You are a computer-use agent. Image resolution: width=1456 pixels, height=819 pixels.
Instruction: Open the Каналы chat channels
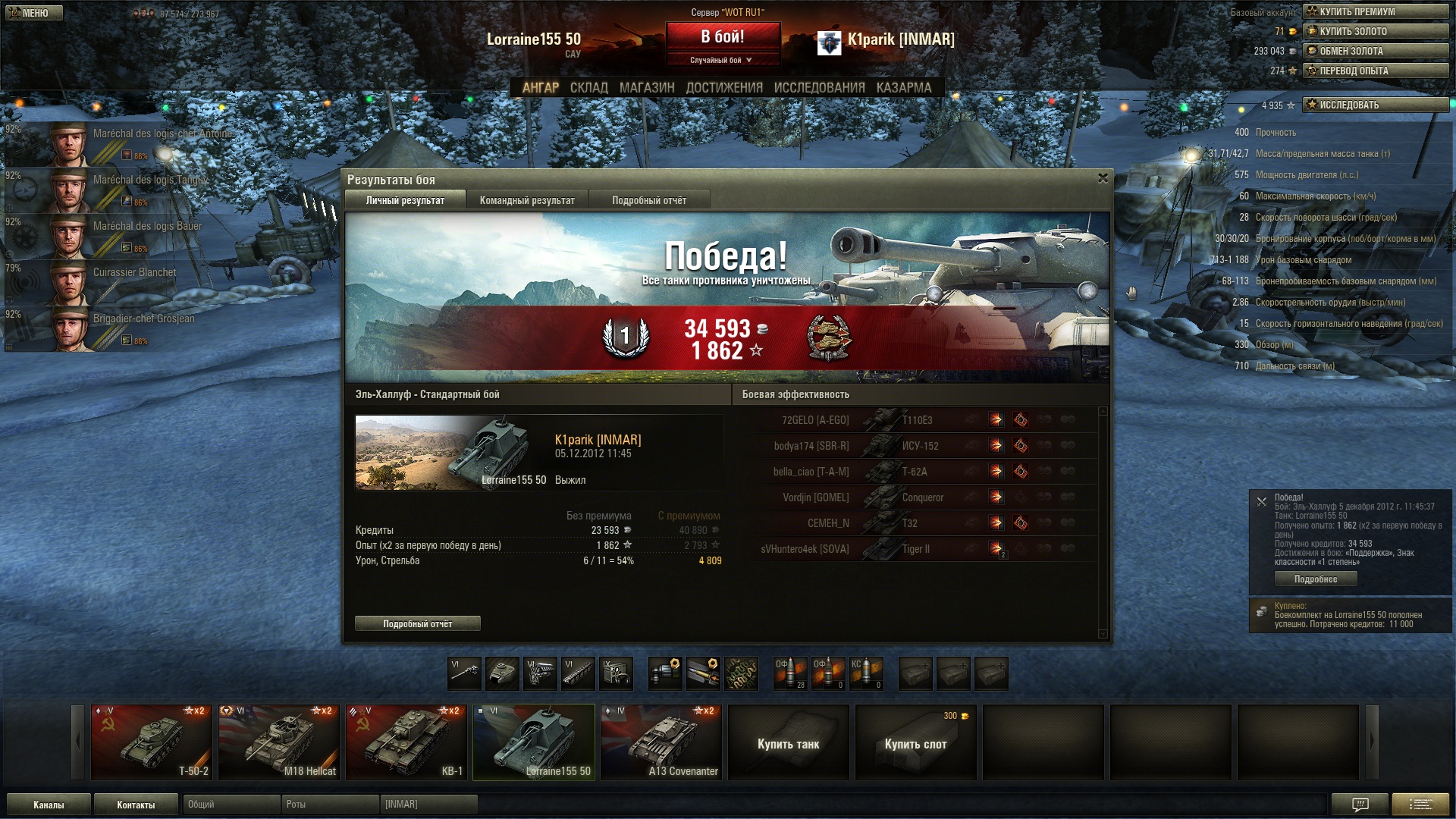pos(49,805)
